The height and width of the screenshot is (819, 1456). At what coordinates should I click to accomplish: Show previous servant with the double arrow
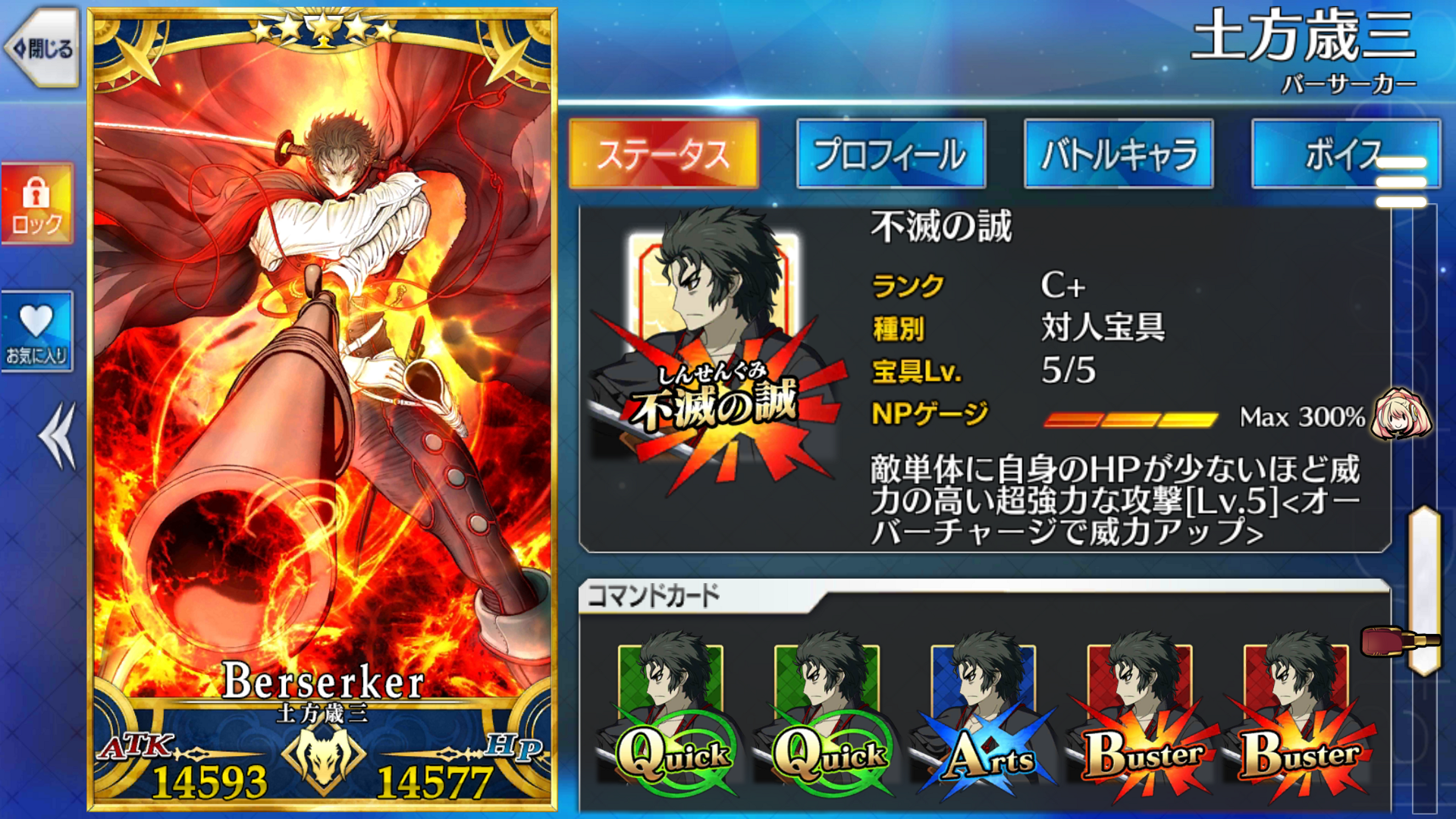[58, 436]
